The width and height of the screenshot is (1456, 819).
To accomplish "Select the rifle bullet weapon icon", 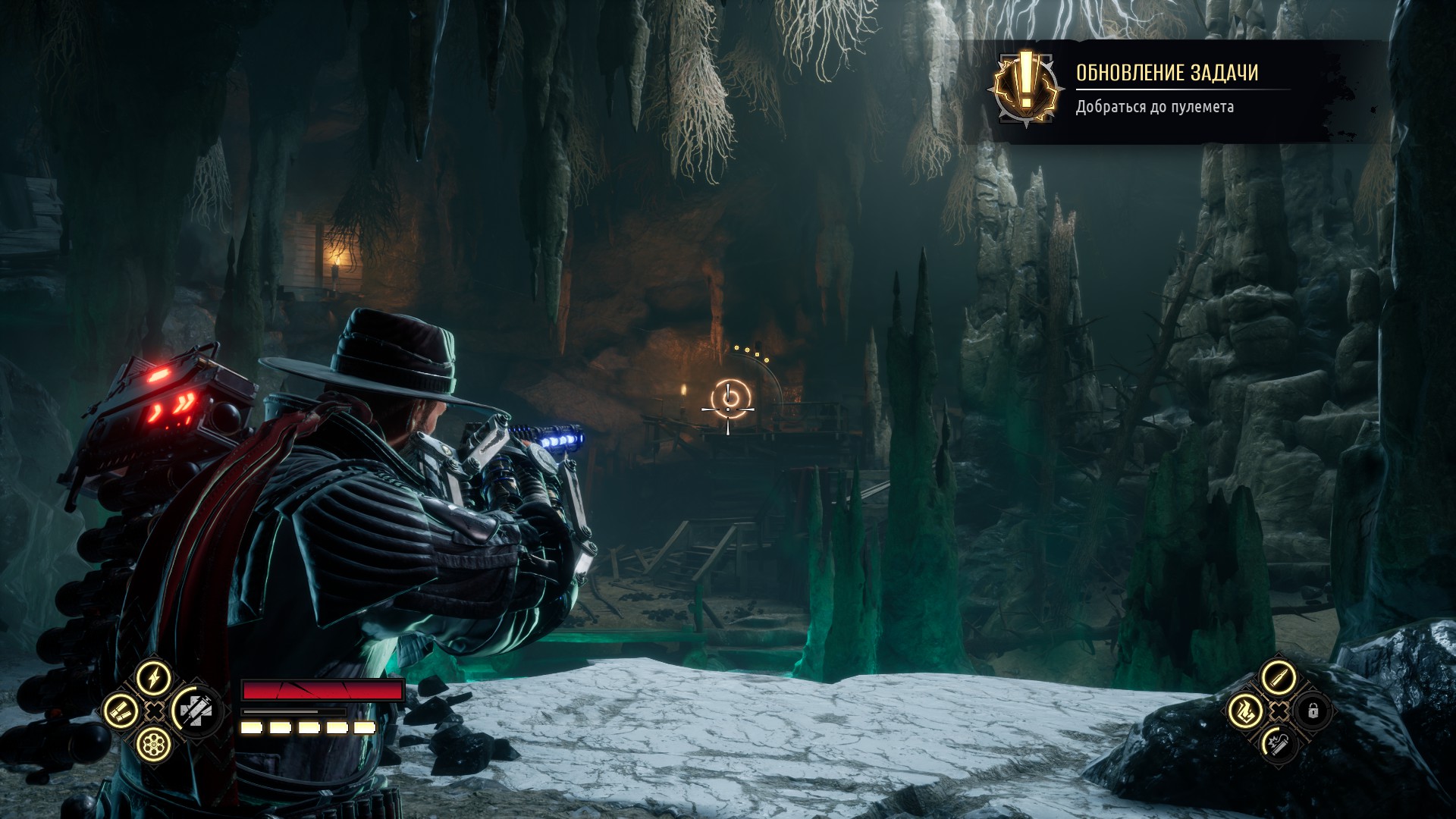I will point(1278,677).
